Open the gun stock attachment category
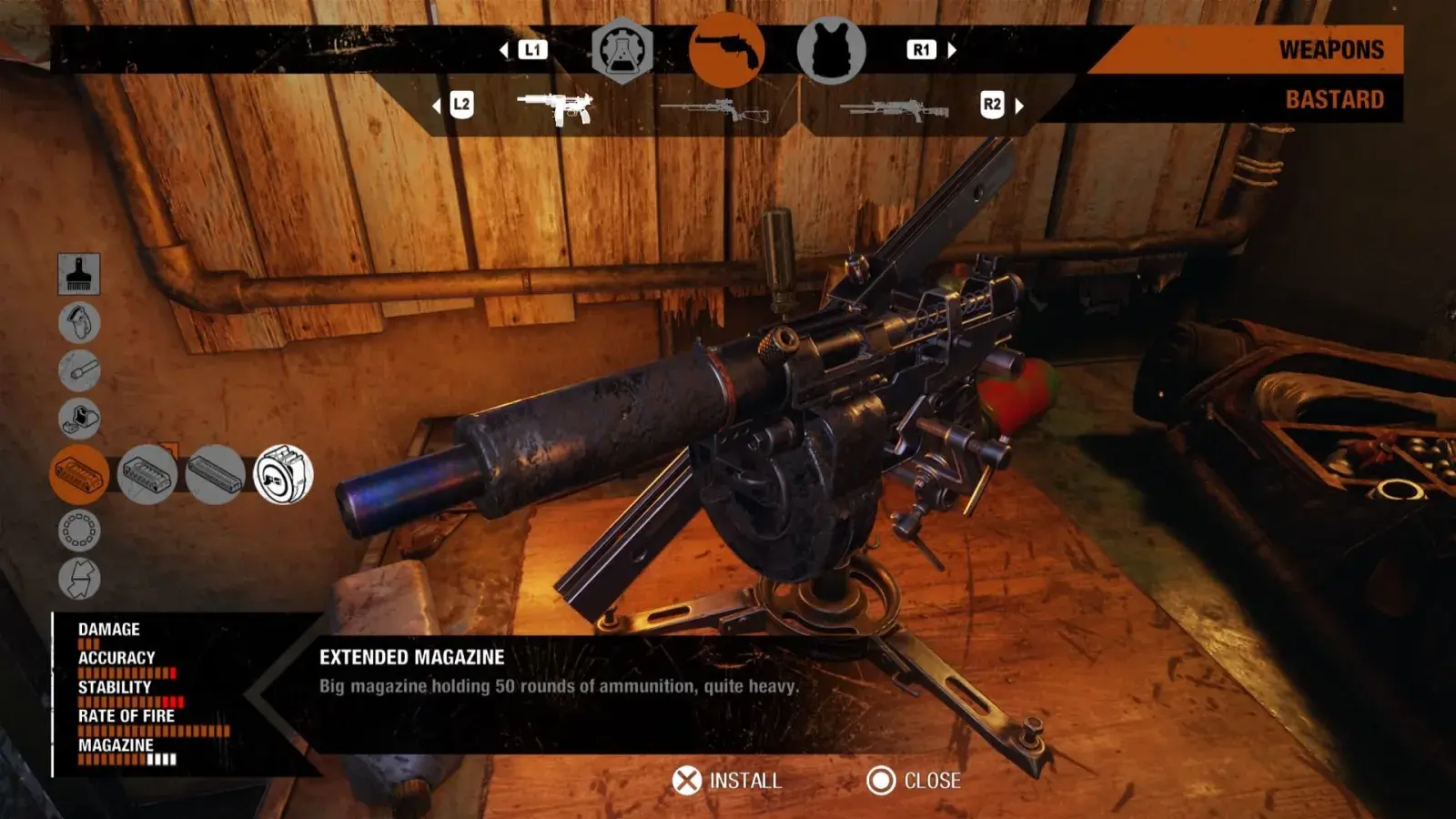1456x819 pixels. (79, 322)
